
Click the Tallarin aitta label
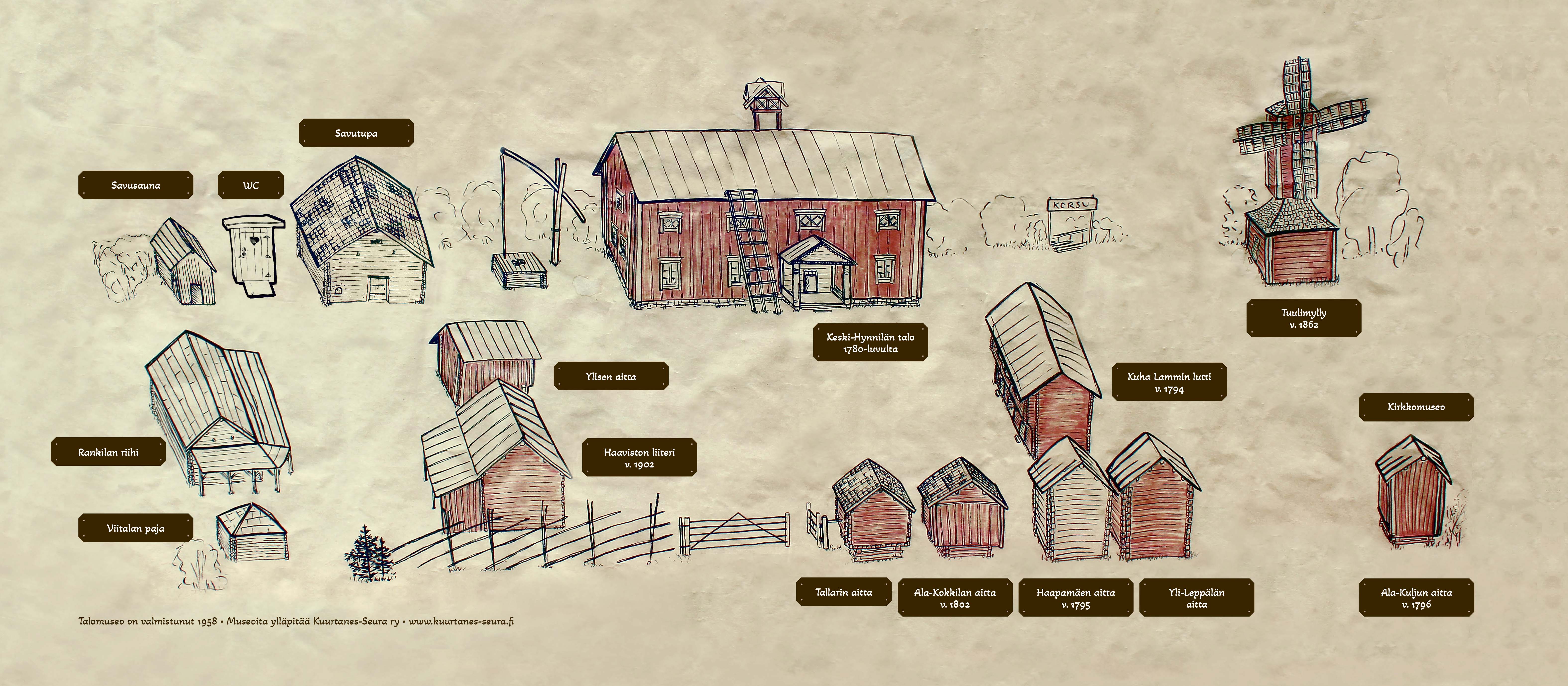coord(844,592)
